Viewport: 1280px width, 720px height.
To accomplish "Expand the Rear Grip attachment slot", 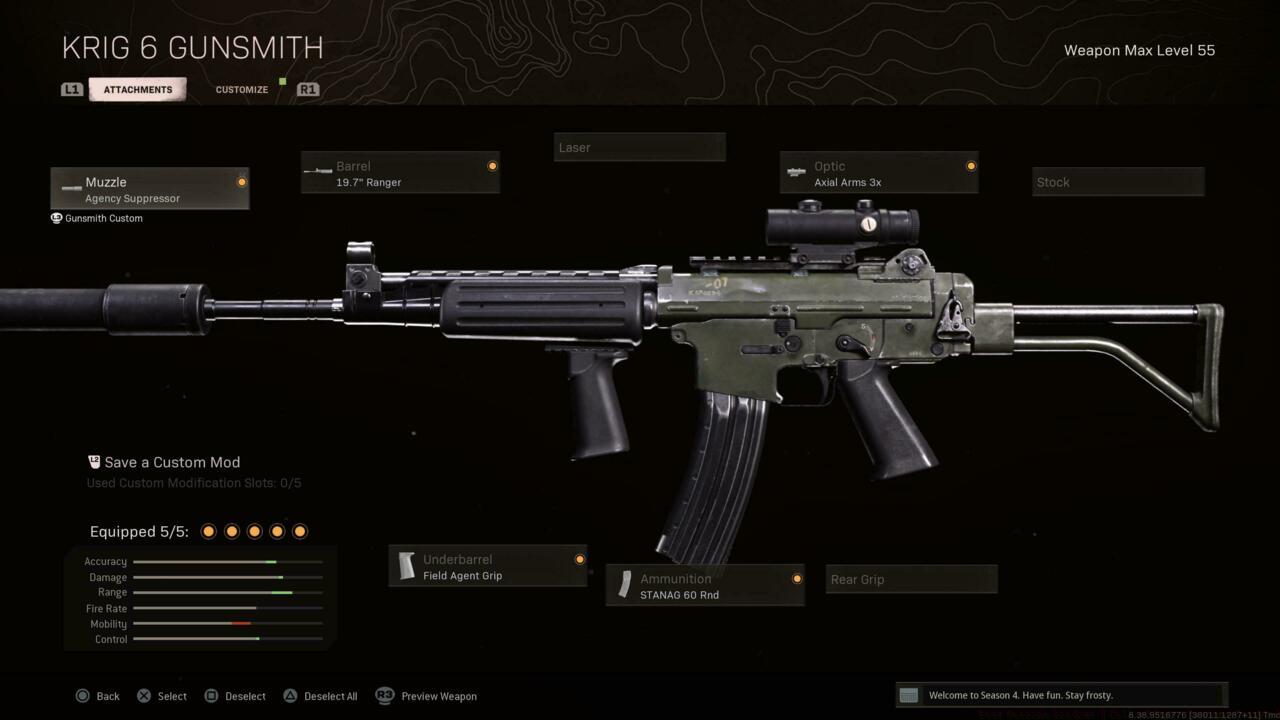I will 910,578.
